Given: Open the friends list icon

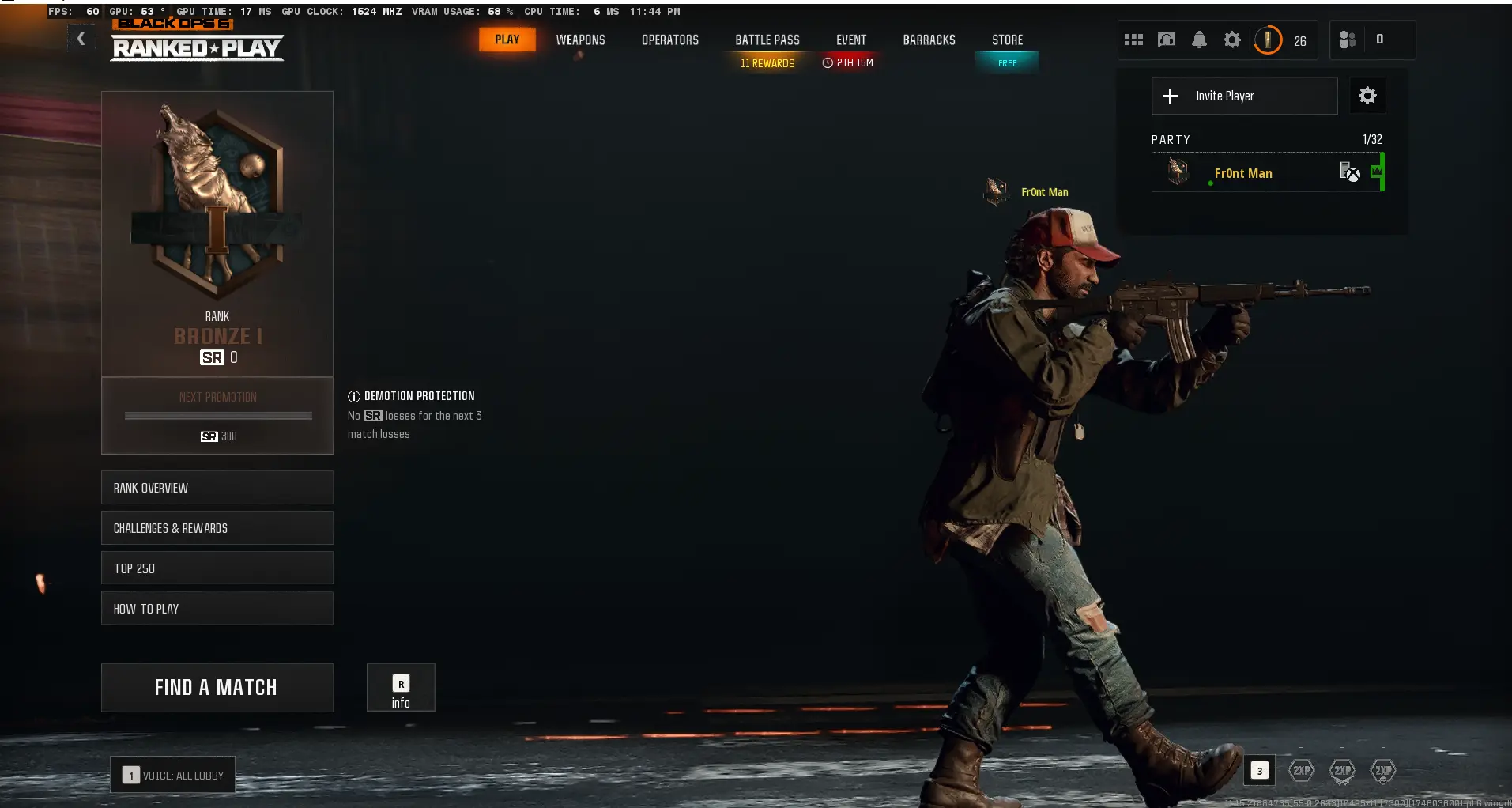Looking at the screenshot, I should tap(1346, 40).
